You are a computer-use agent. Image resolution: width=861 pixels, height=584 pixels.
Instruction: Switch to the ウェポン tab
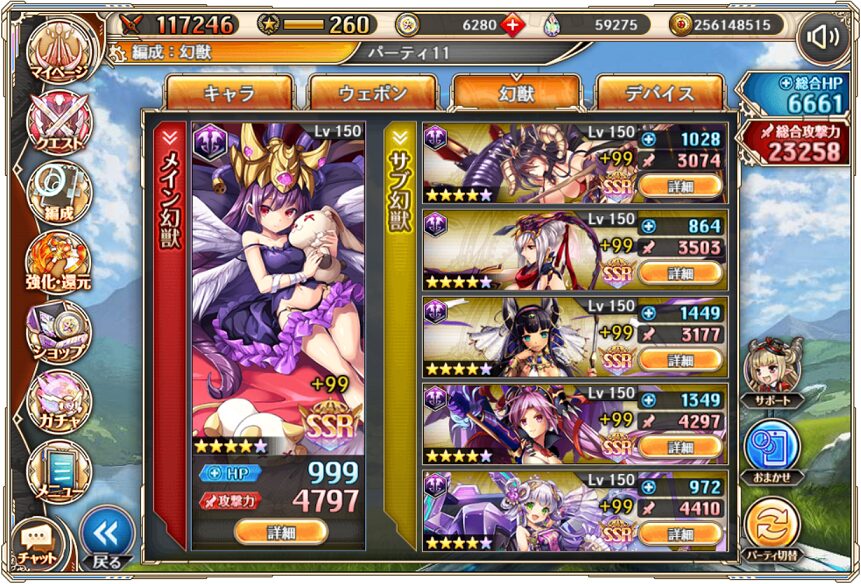pos(372,93)
